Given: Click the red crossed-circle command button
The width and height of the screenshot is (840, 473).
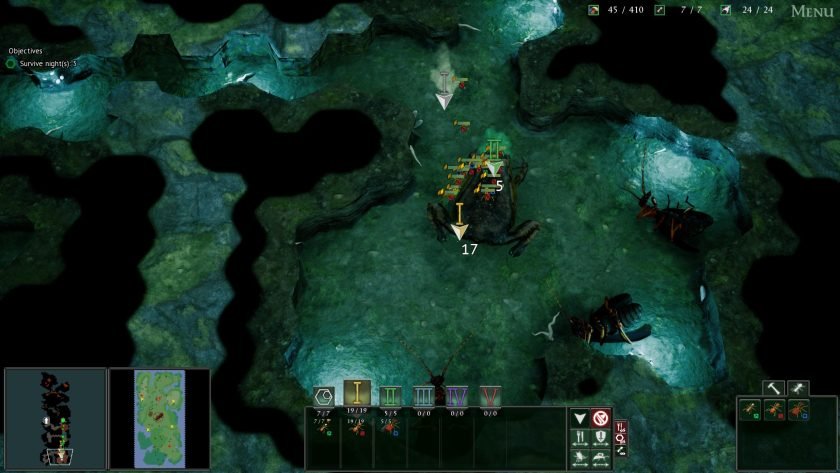Looking at the screenshot, I should tap(600, 418).
